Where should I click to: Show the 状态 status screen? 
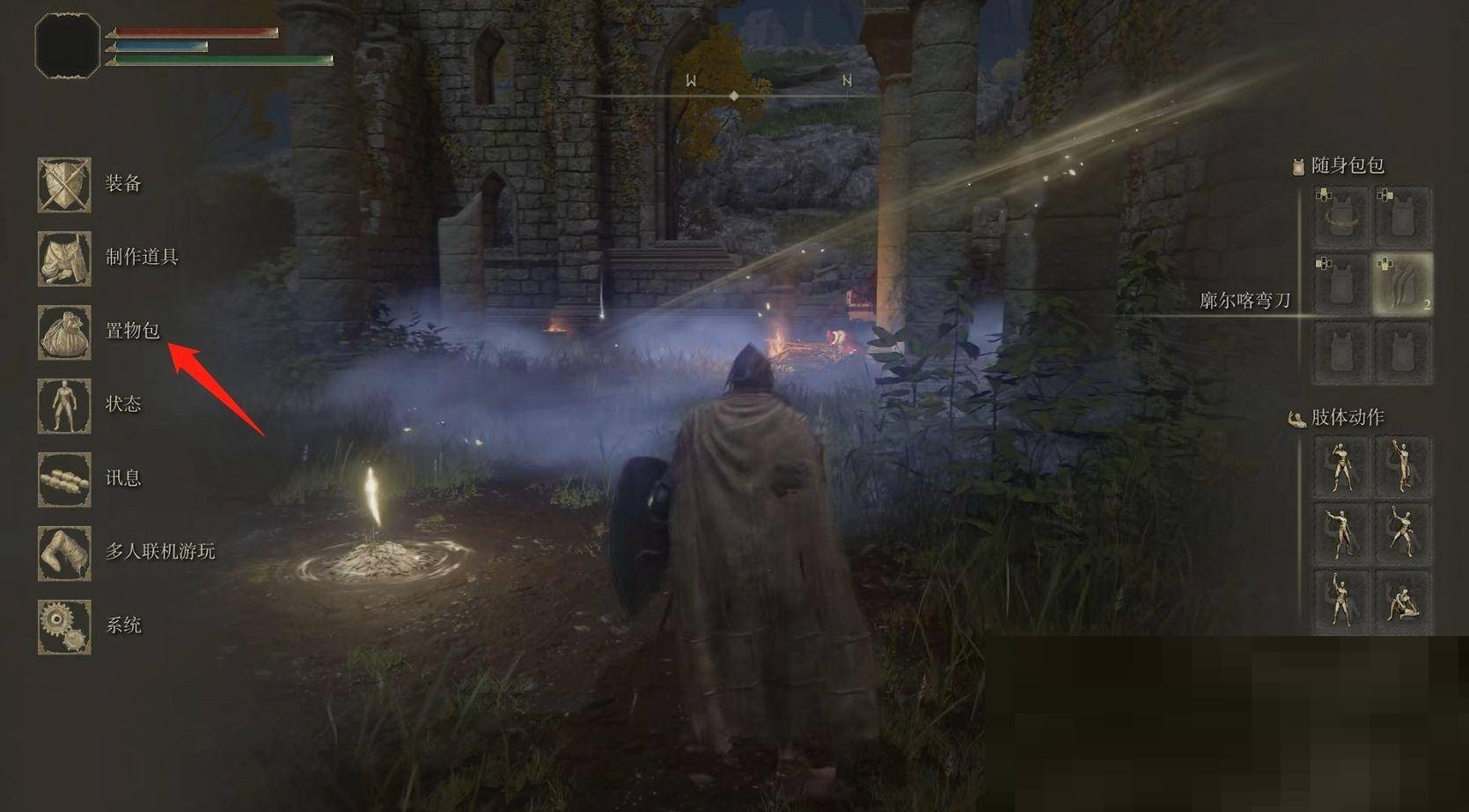(x=64, y=406)
